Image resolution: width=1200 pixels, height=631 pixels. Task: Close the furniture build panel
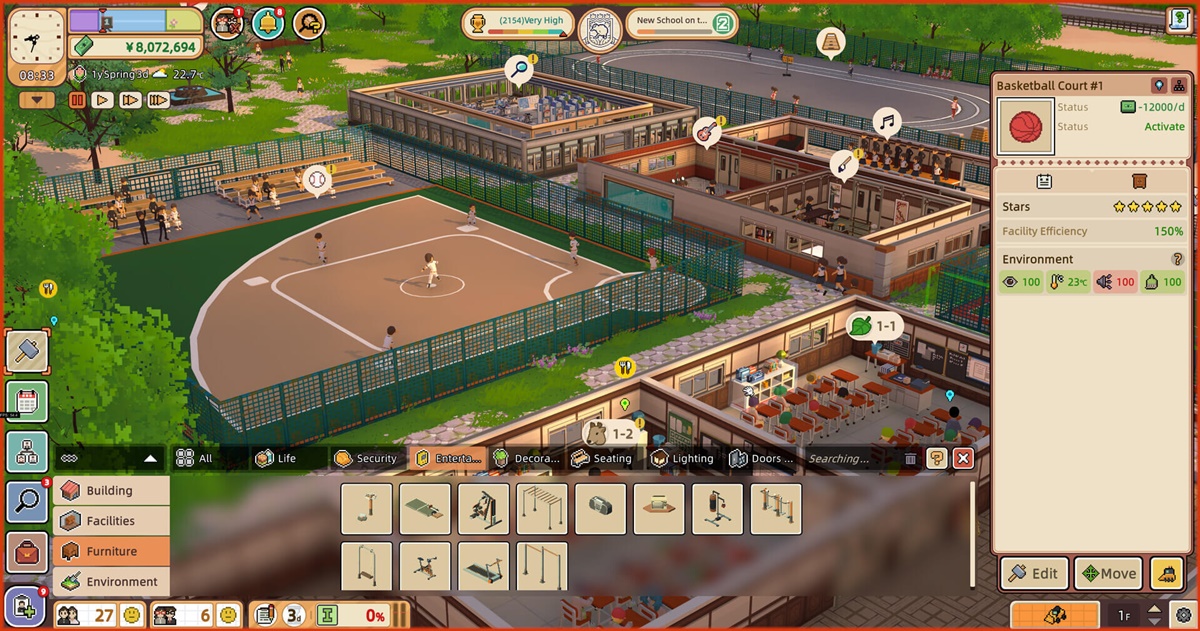pos(963,458)
